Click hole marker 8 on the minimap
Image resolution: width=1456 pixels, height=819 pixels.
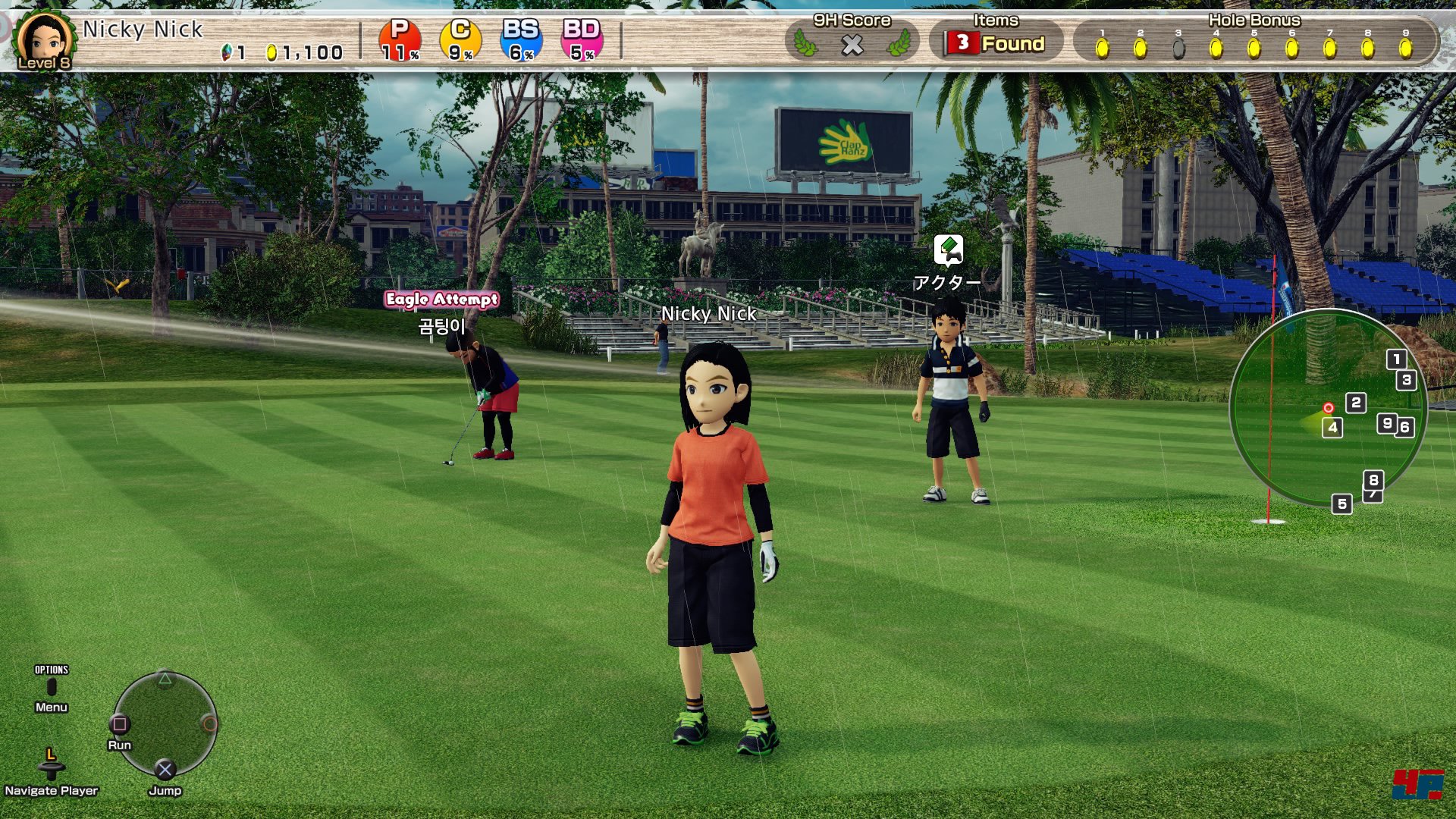[x=1373, y=479]
